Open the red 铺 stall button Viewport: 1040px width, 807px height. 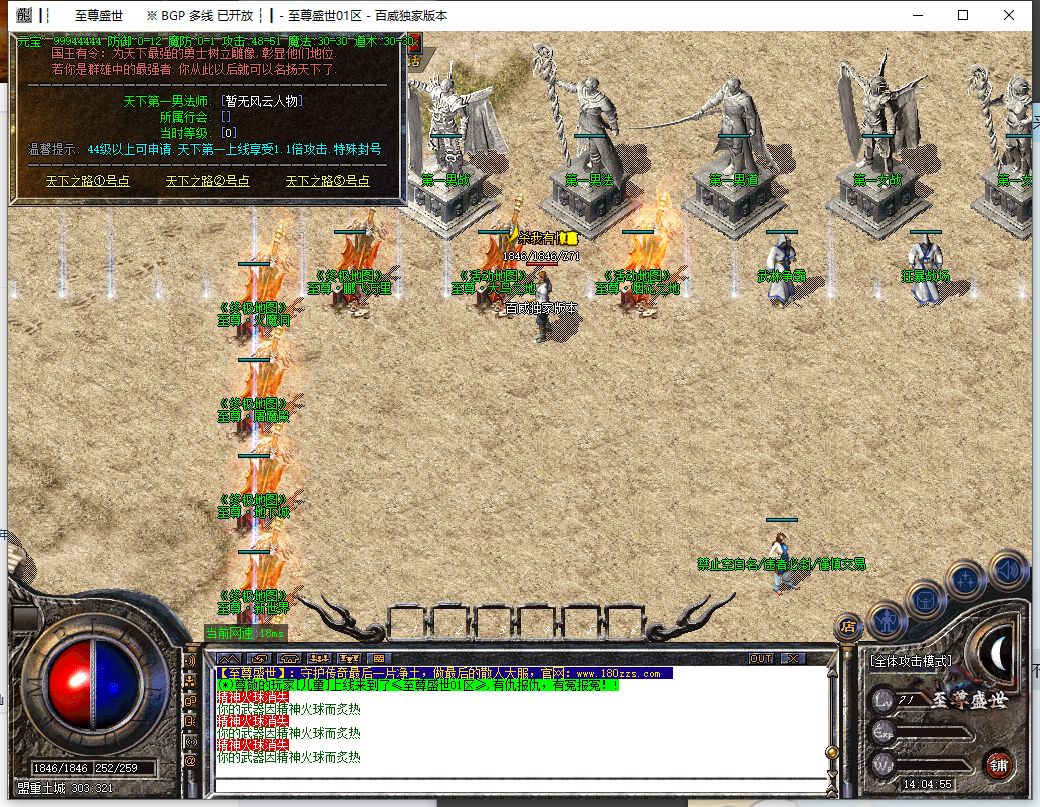[997, 765]
